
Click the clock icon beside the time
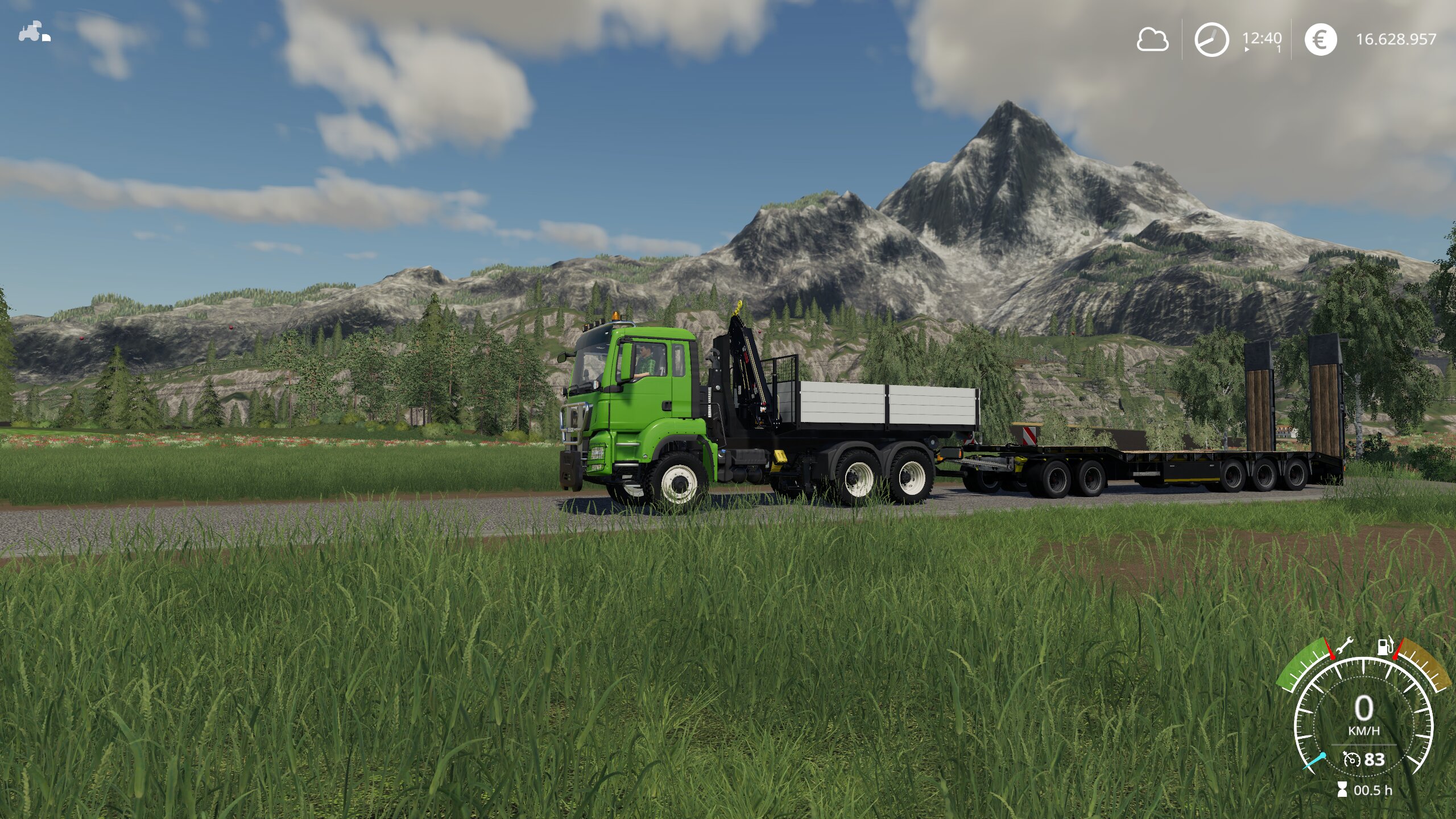coord(1211,39)
